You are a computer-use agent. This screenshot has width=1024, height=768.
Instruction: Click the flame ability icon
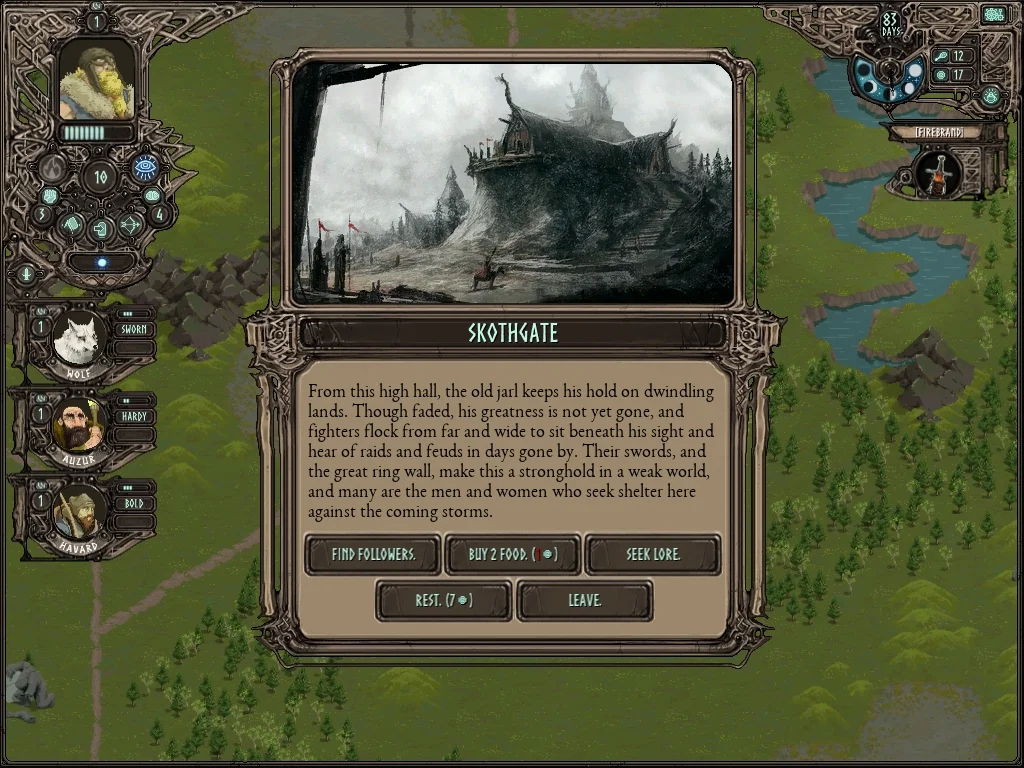tap(53, 167)
